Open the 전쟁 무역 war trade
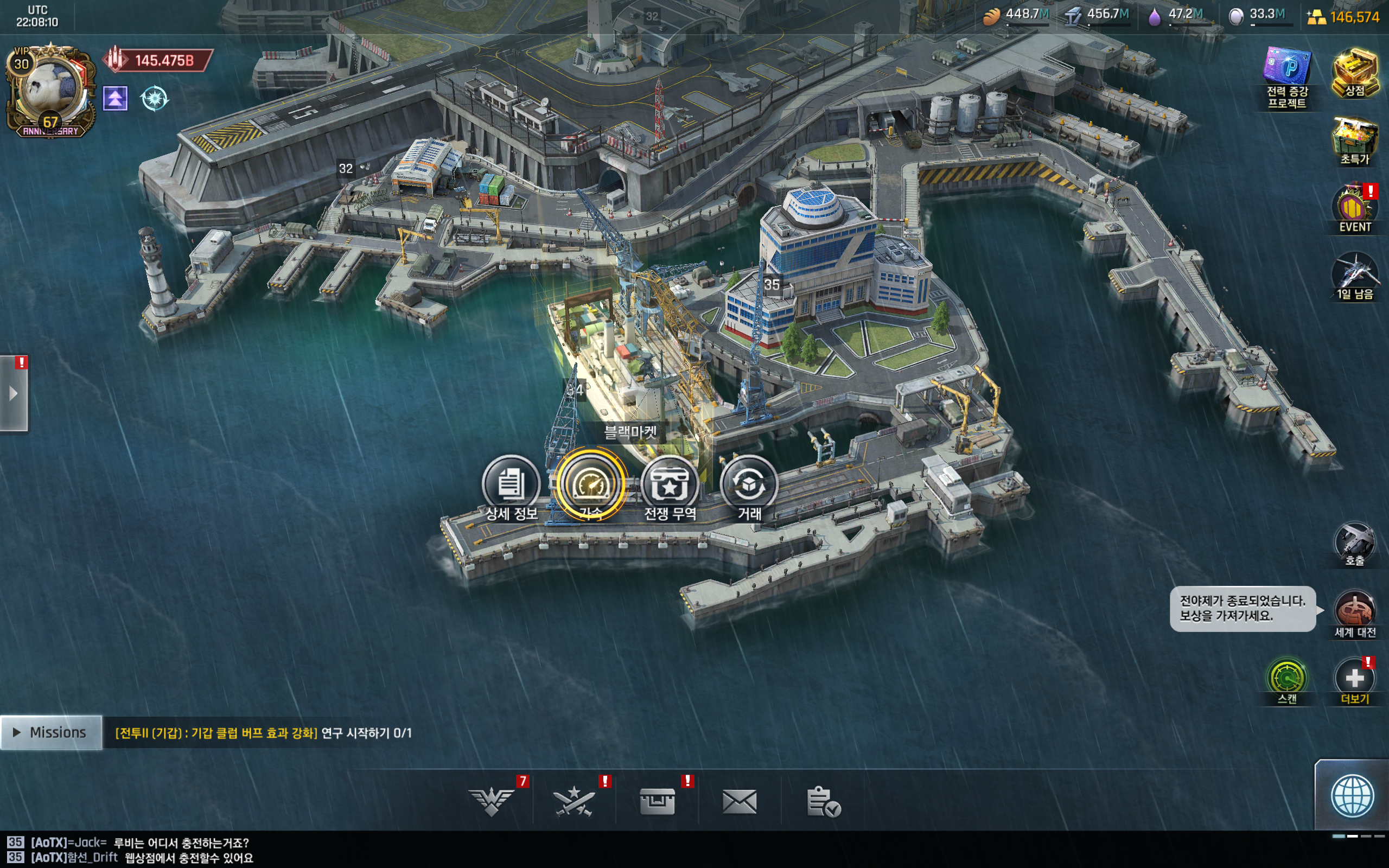Screen dimensions: 1389x868 point(669,484)
